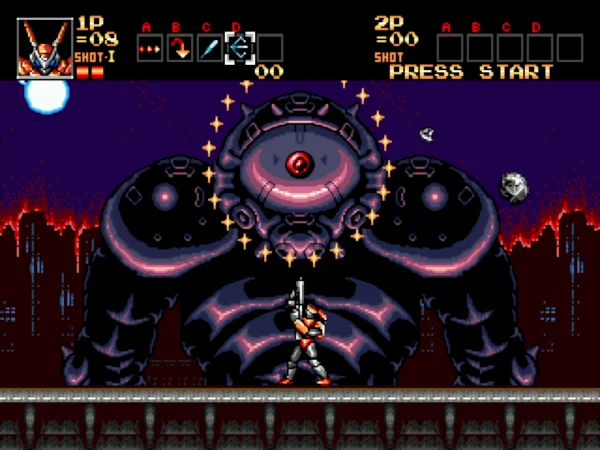Select weapon slot A with red arrows
The image size is (600, 450).
150,47
